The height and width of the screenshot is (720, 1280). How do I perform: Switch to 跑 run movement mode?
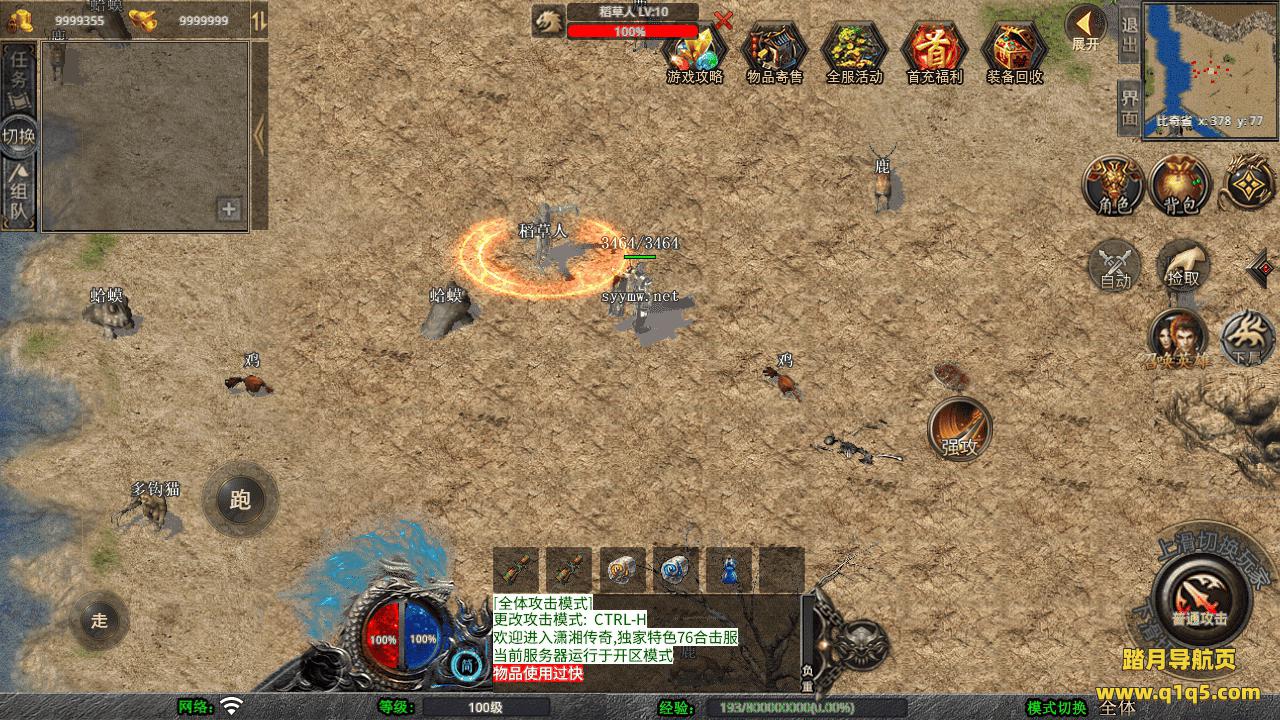tap(240, 499)
